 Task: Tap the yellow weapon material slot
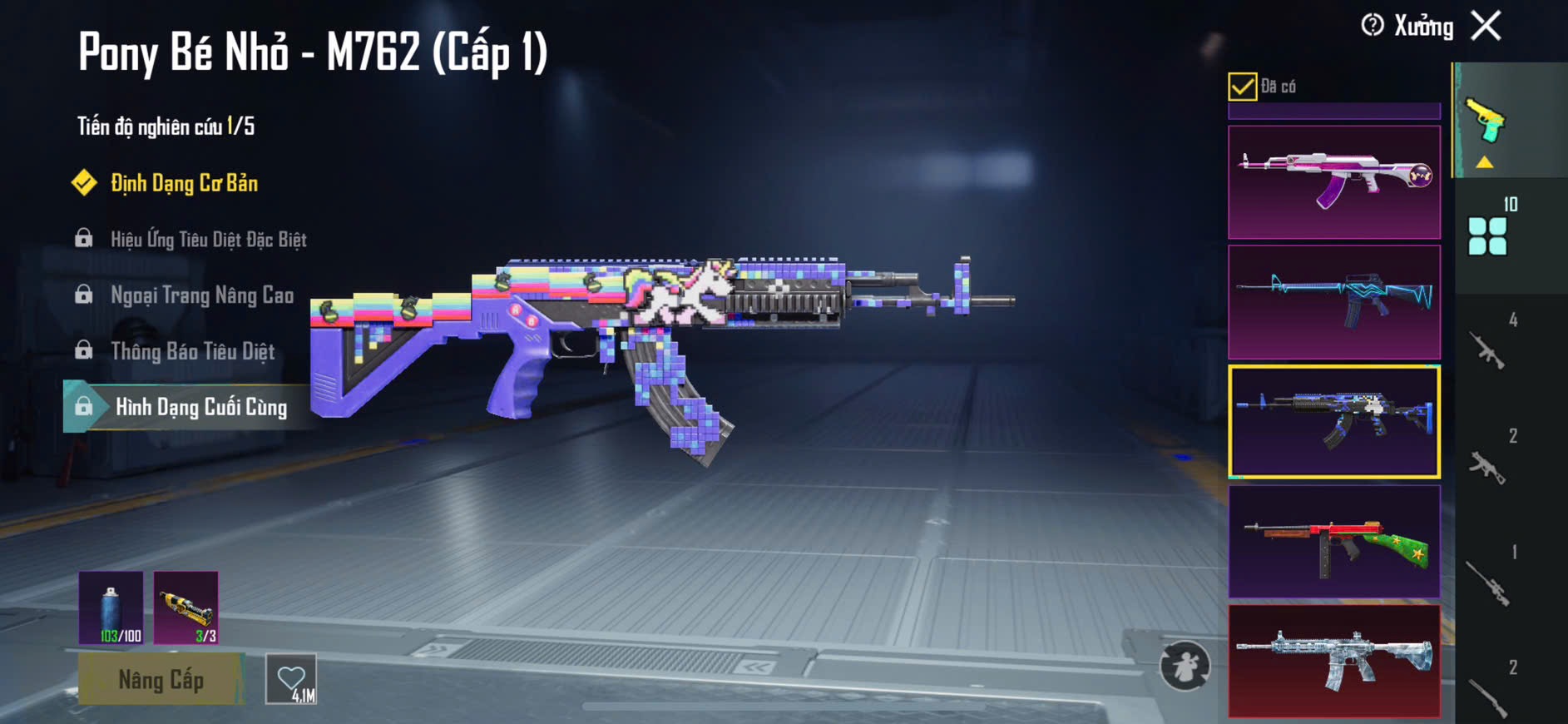[x=186, y=607]
